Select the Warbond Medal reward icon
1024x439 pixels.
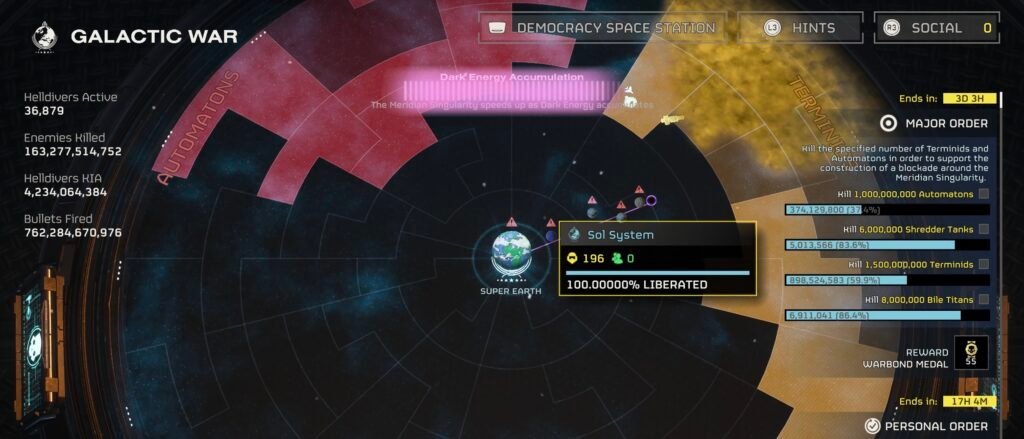pyautogui.click(x=970, y=353)
